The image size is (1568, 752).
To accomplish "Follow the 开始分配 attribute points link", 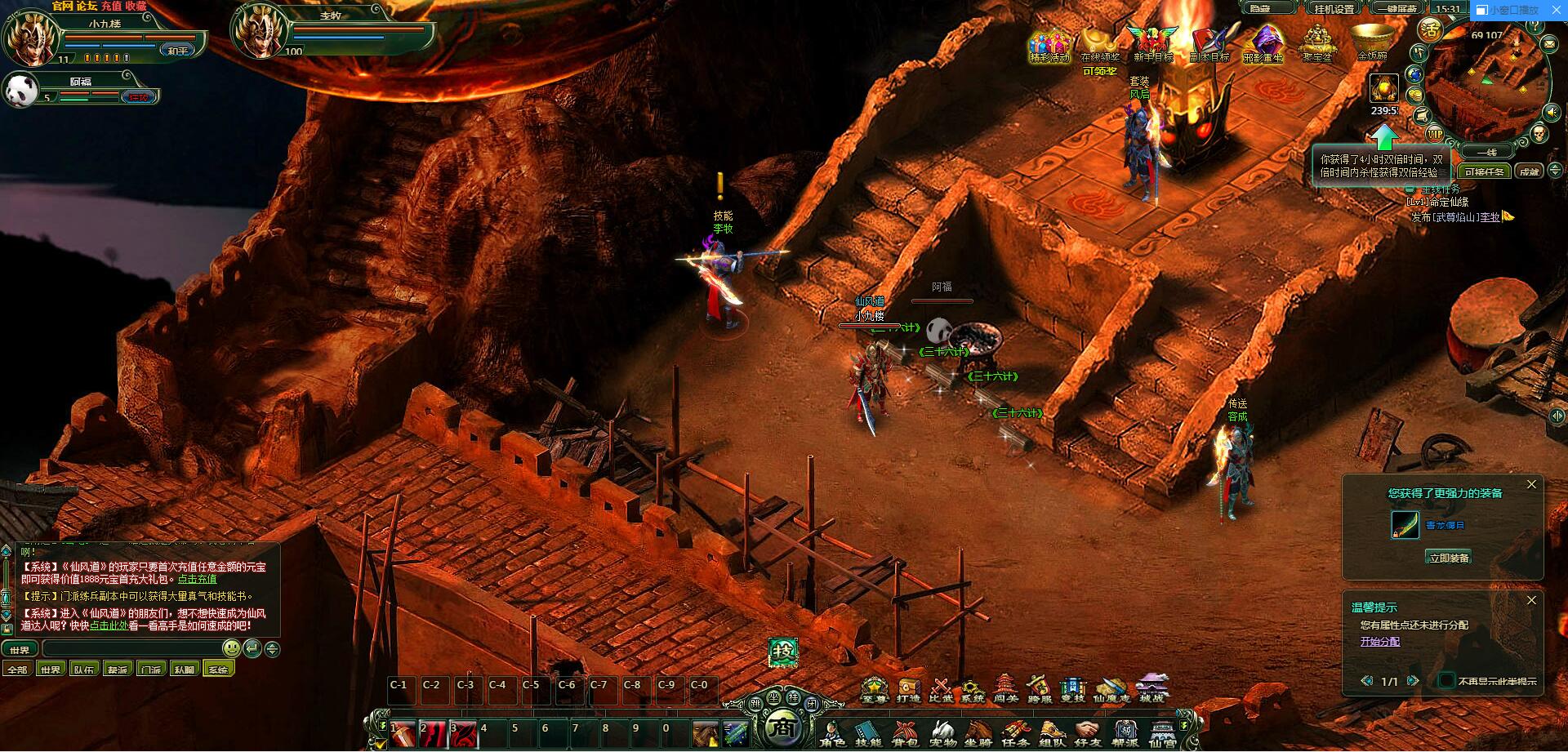I will [1379, 642].
